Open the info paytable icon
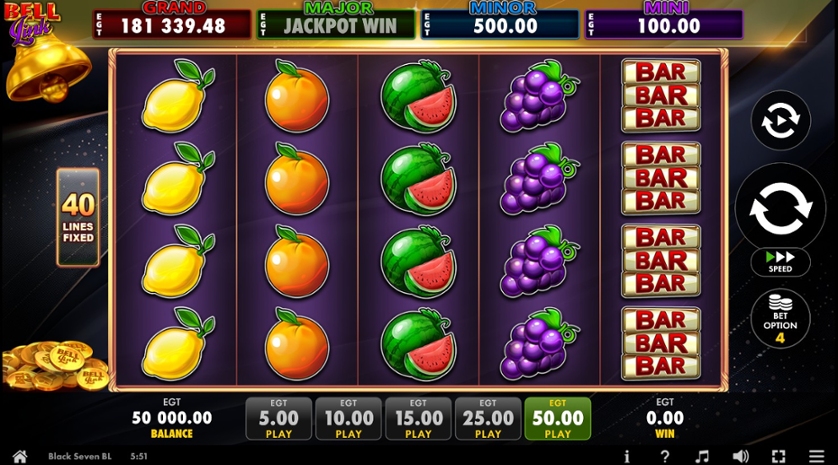This screenshot has width=838, height=465. [x=627, y=456]
